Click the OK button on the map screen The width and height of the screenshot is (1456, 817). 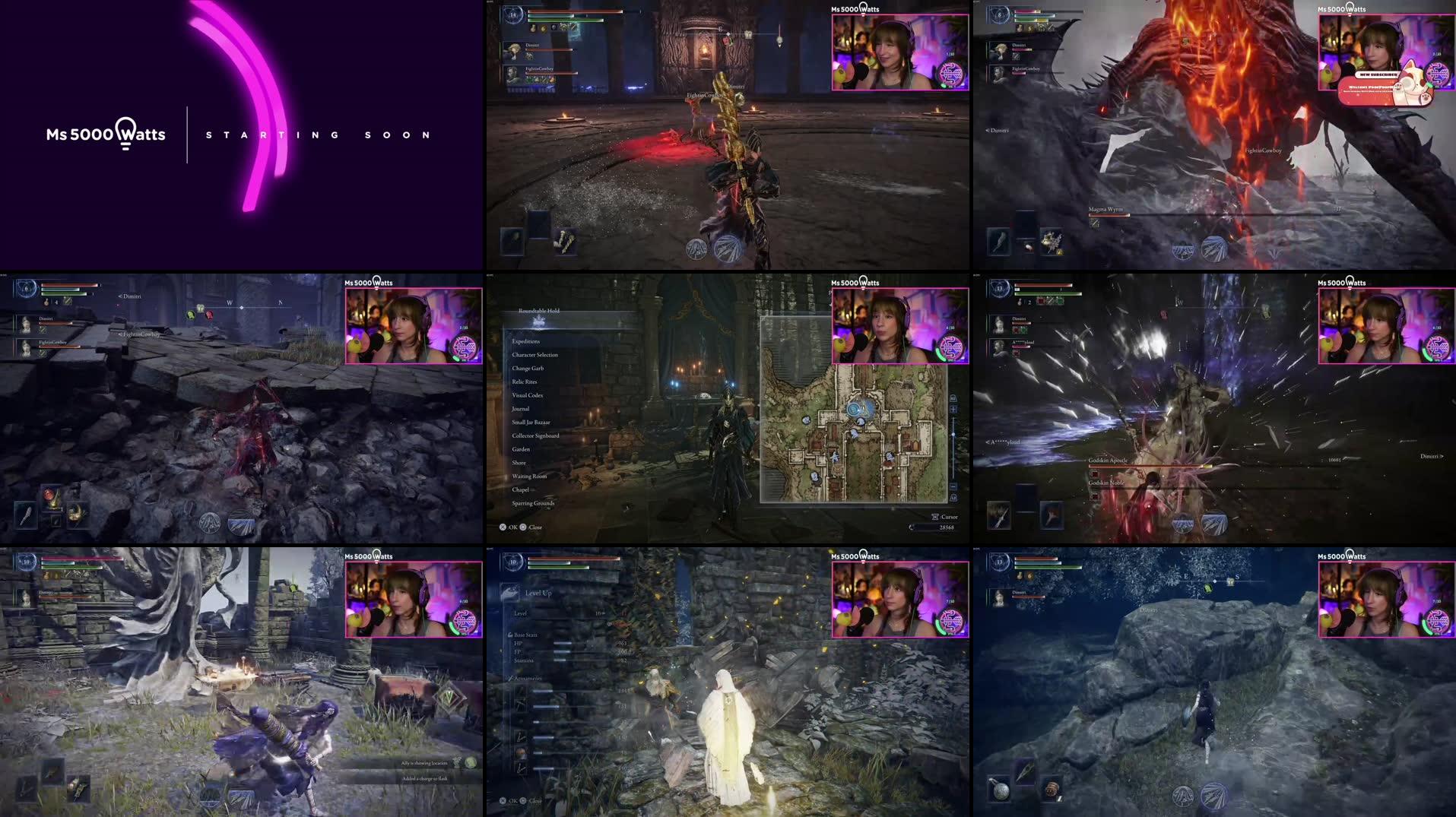tap(503, 527)
